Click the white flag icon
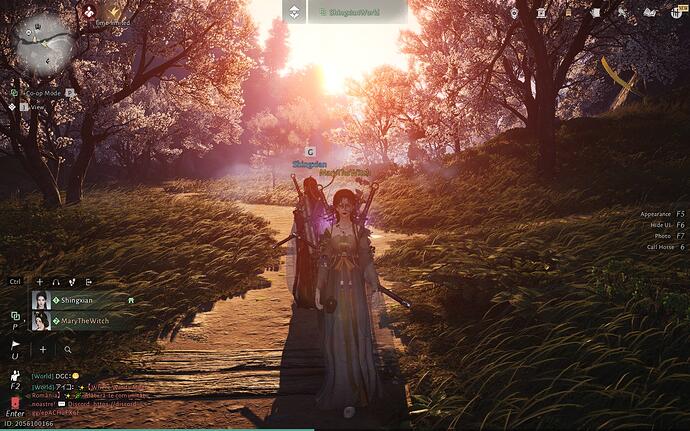 [x=15, y=345]
